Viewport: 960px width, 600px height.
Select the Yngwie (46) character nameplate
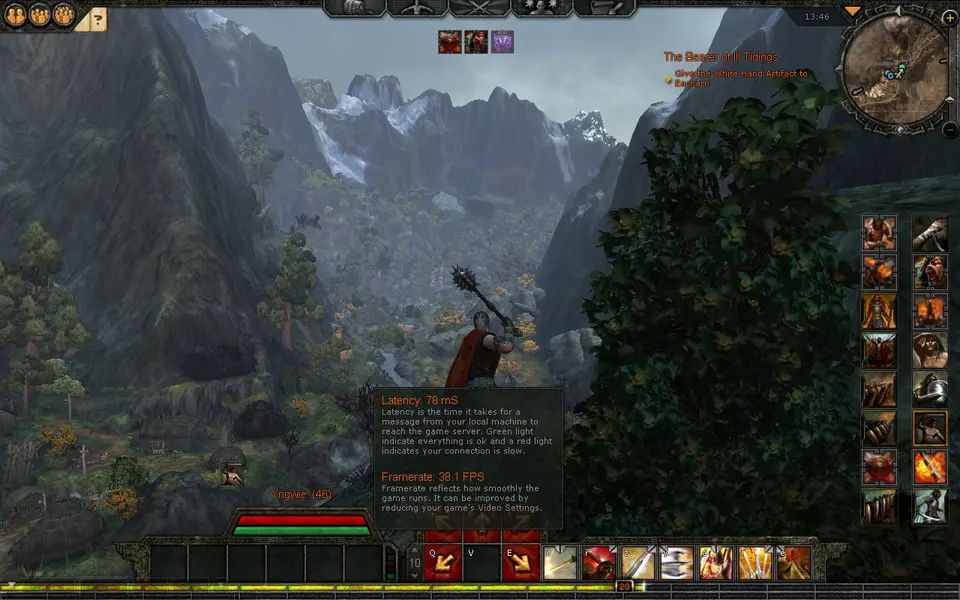click(300, 494)
